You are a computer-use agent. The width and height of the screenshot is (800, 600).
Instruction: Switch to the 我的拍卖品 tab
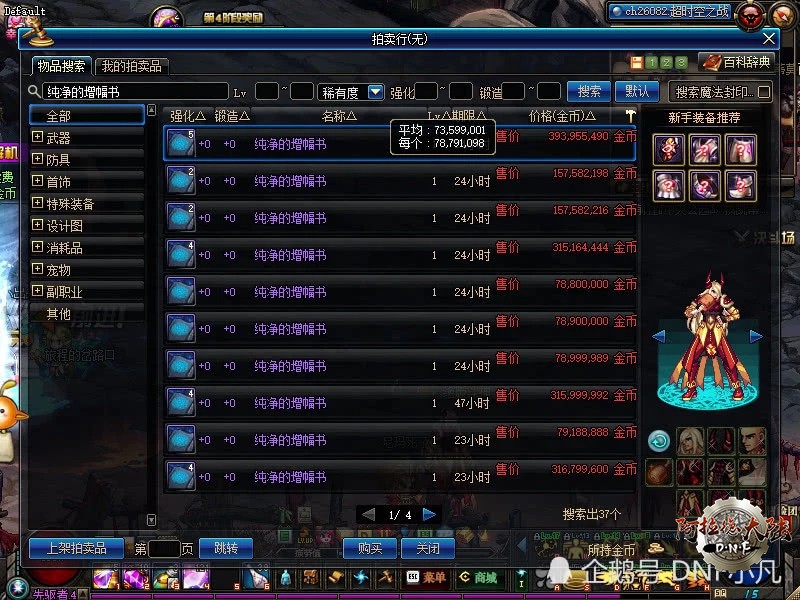[131, 66]
